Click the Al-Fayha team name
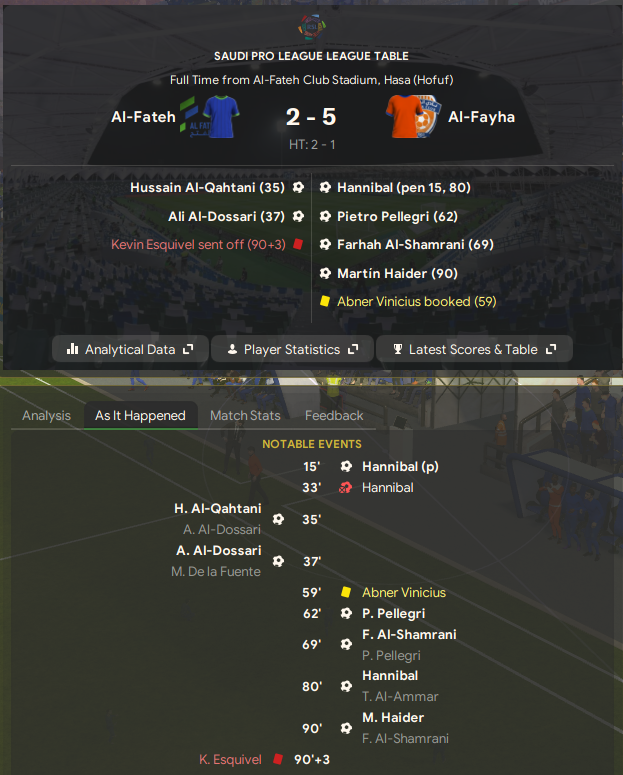623x775 pixels. [x=481, y=117]
